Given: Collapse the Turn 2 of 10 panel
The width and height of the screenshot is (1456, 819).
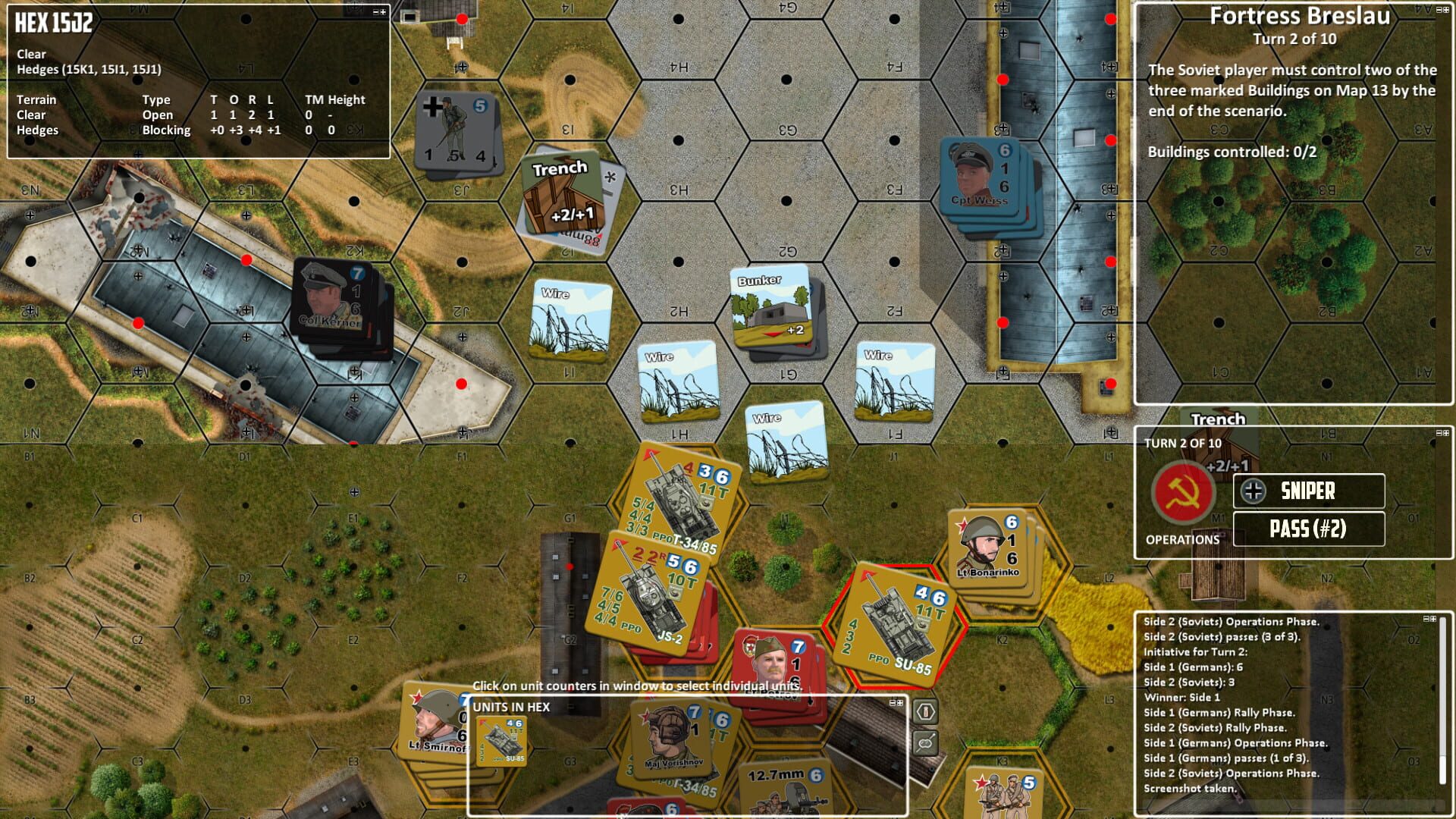Looking at the screenshot, I should [1439, 433].
